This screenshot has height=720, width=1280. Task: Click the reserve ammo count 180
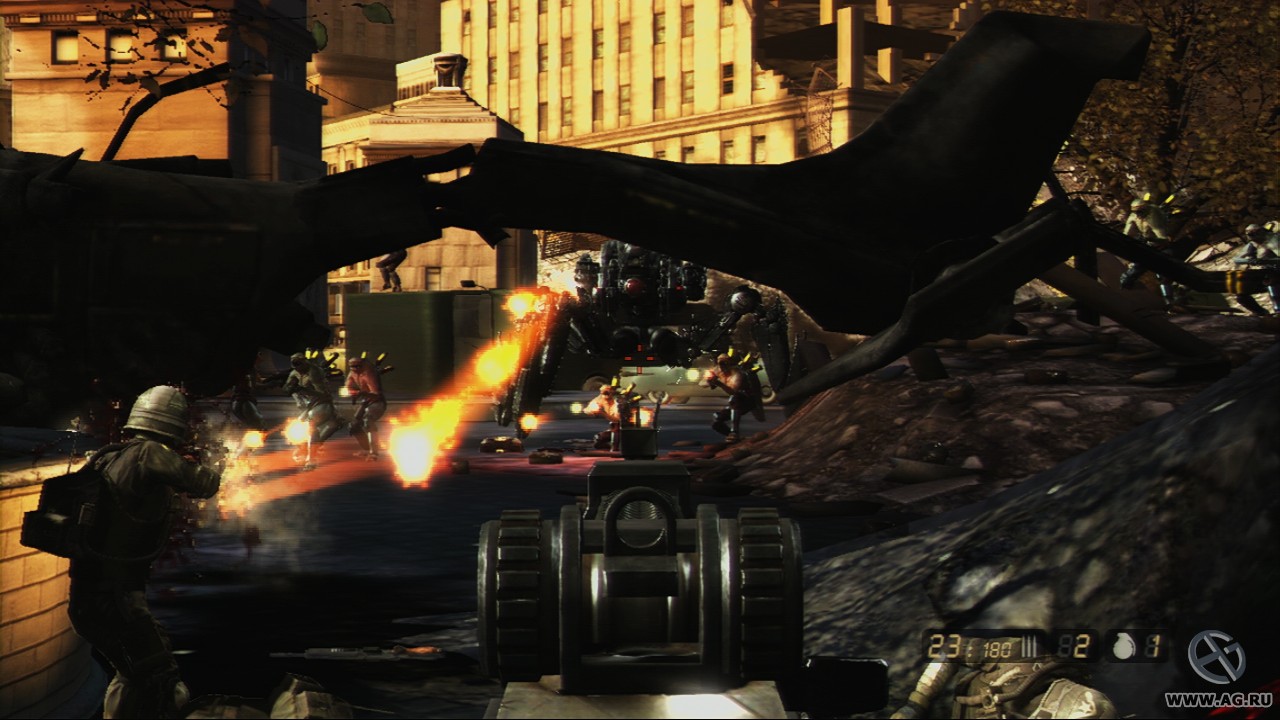click(995, 646)
